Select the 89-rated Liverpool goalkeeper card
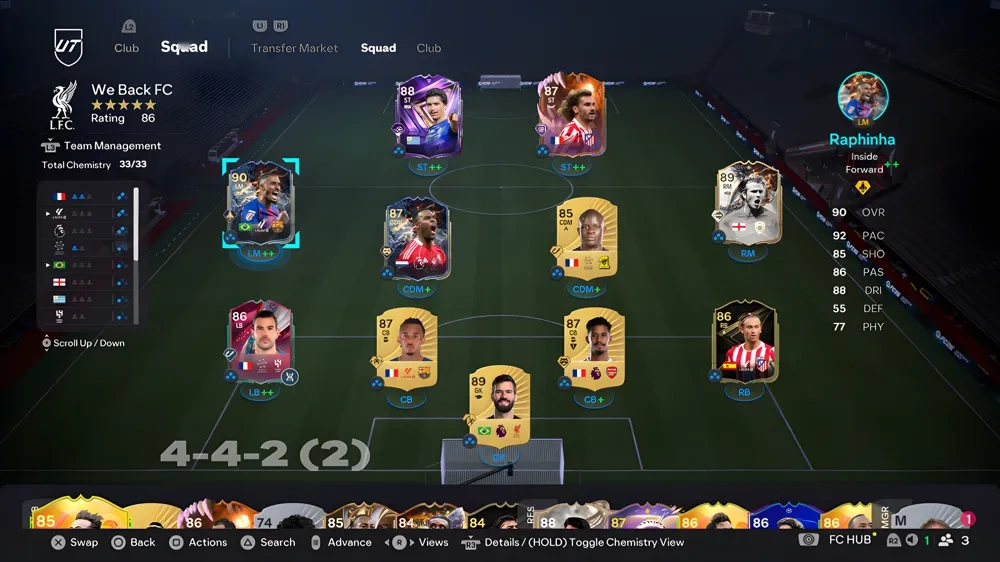Image resolution: width=1000 pixels, height=562 pixels. click(x=499, y=405)
